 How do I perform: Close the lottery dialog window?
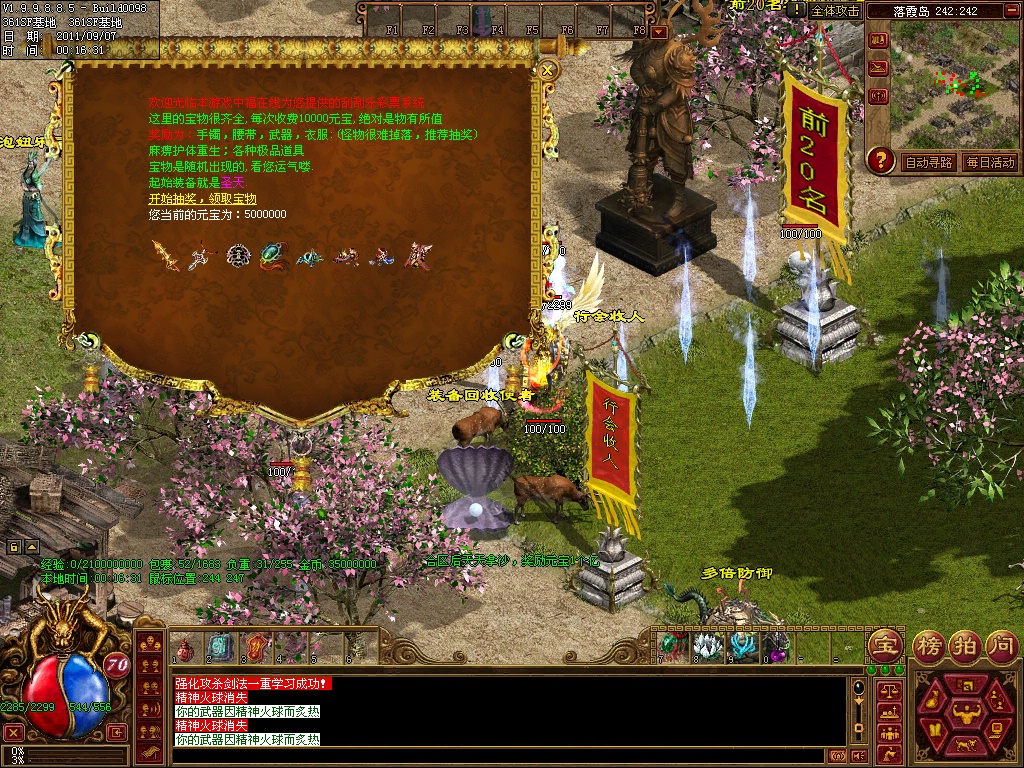coord(547,70)
